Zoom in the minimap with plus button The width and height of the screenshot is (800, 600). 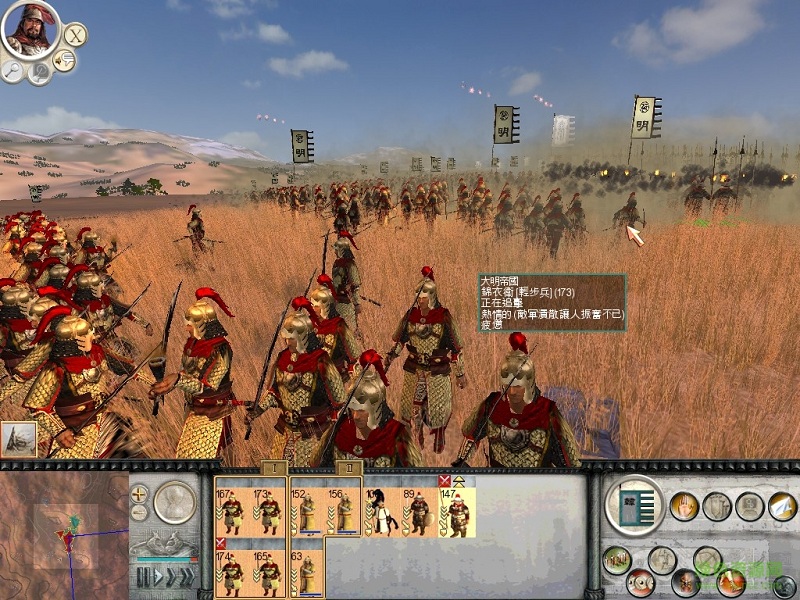click(x=139, y=493)
